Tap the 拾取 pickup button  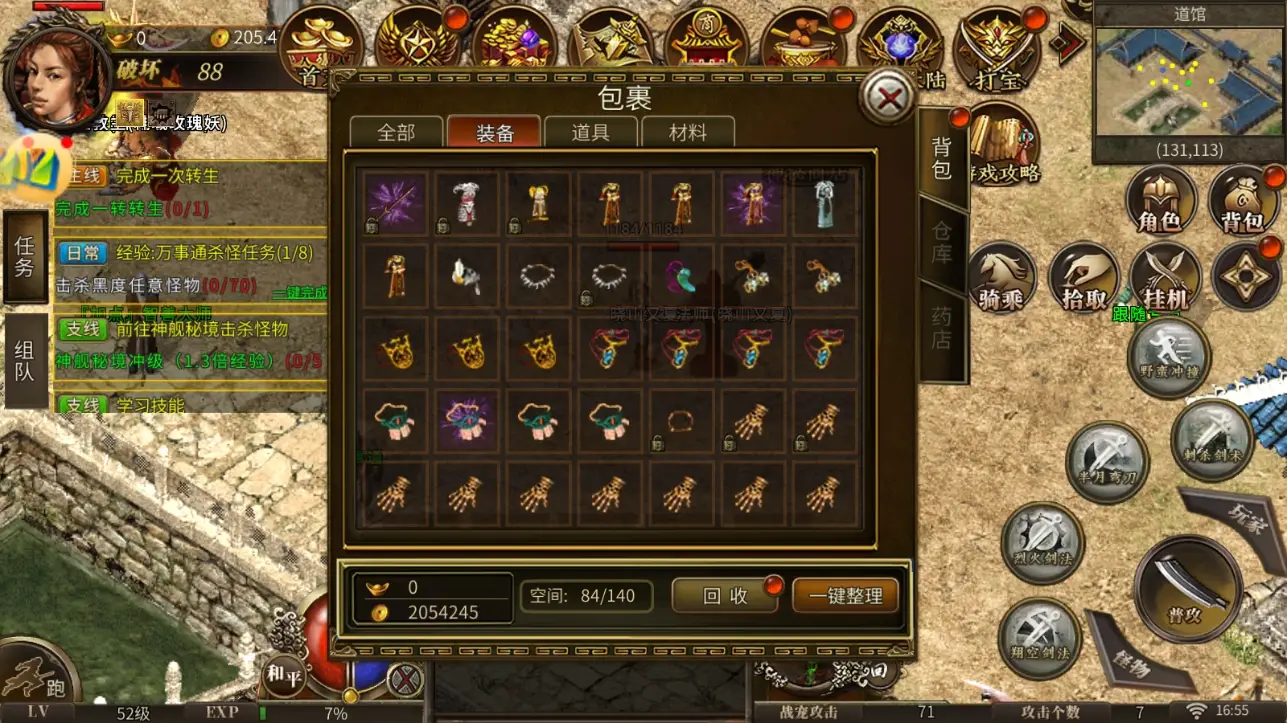click(x=1083, y=278)
